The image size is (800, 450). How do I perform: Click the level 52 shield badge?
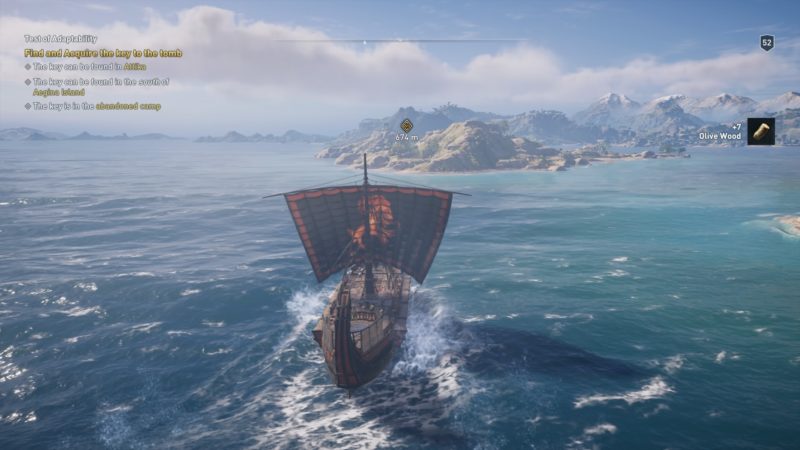pos(767,42)
